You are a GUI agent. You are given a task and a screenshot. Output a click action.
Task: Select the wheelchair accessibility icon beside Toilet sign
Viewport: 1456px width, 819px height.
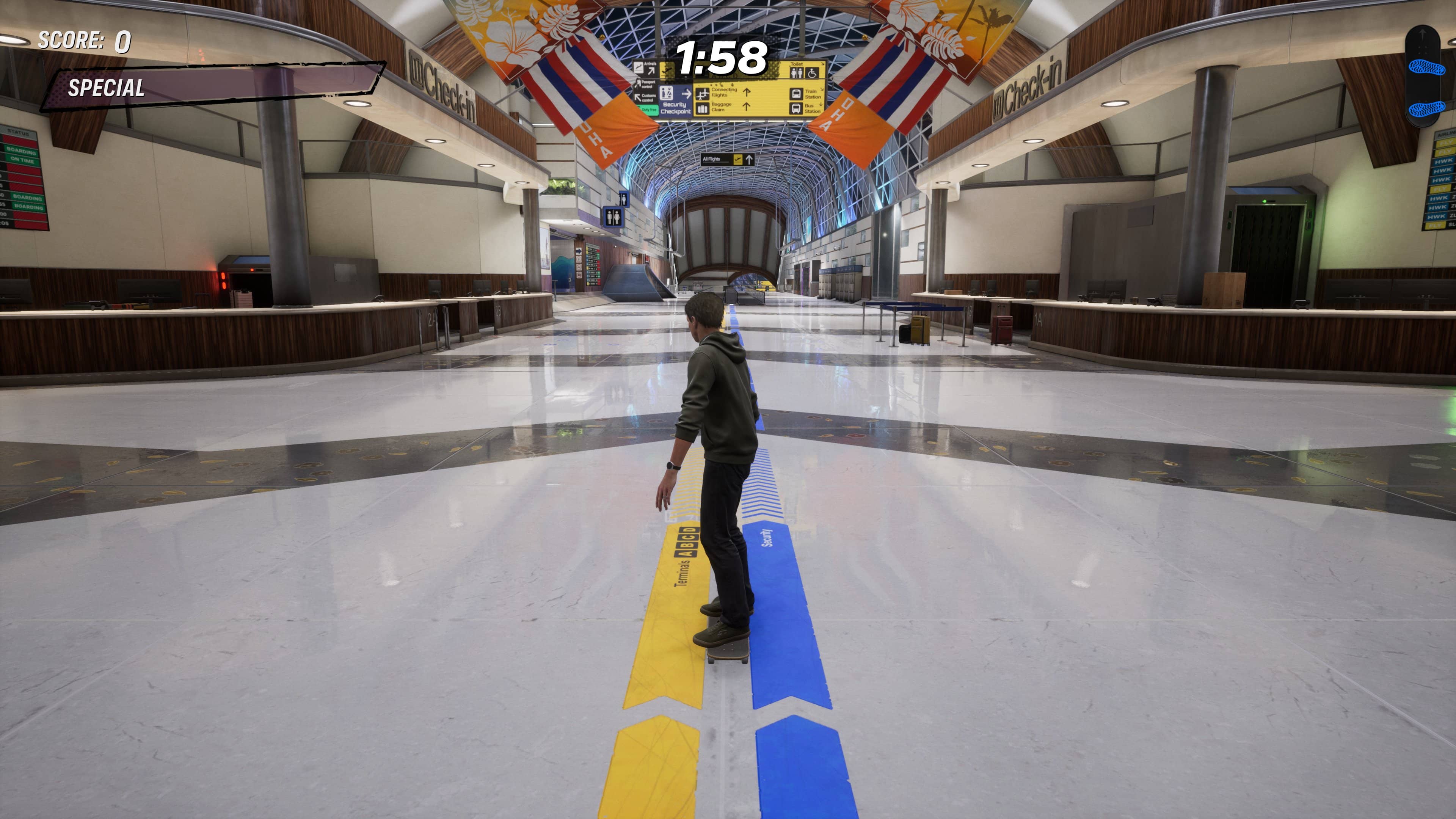(x=812, y=74)
